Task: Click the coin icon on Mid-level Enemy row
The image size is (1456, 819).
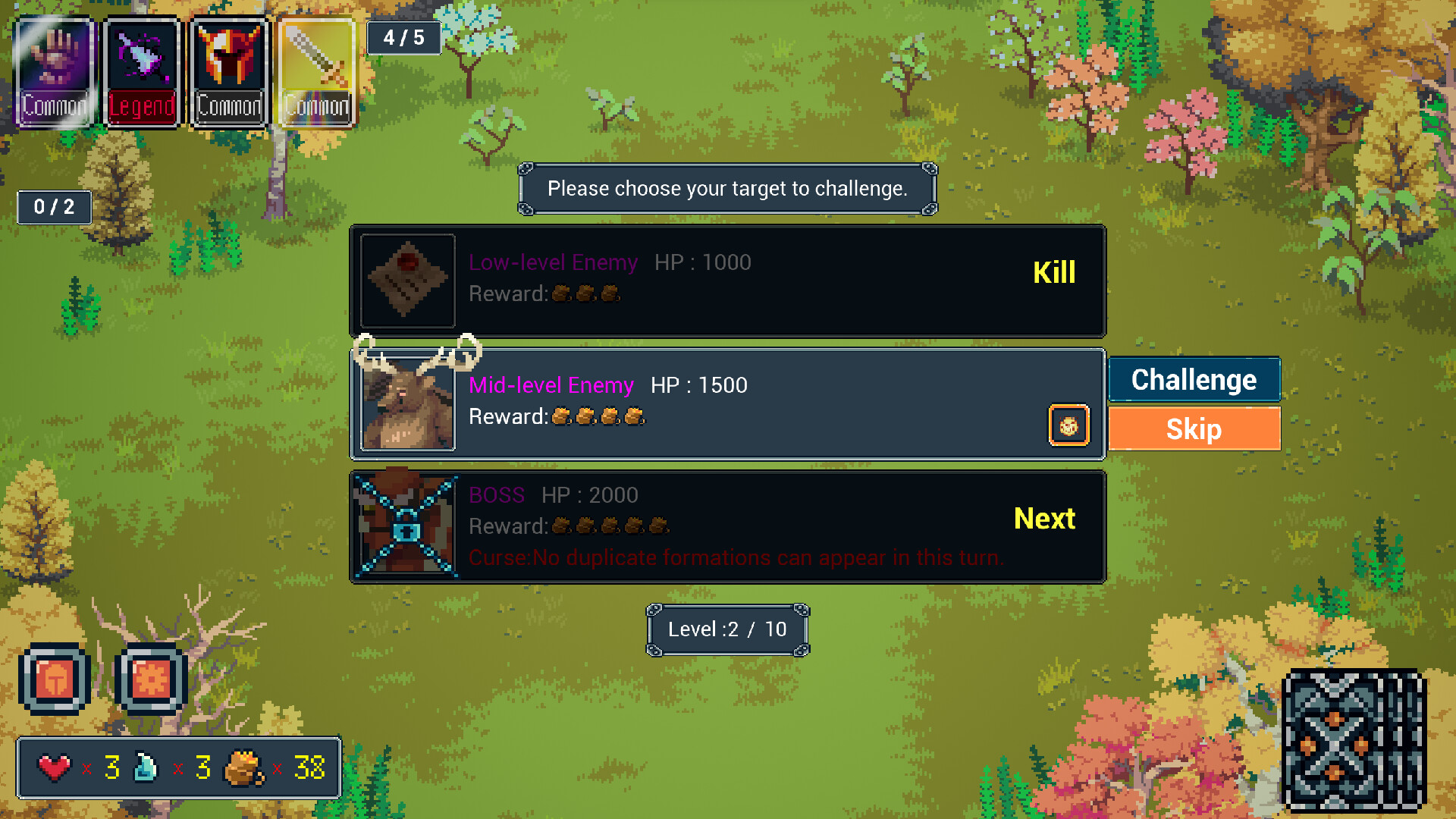Action: pyautogui.click(x=1069, y=425)
